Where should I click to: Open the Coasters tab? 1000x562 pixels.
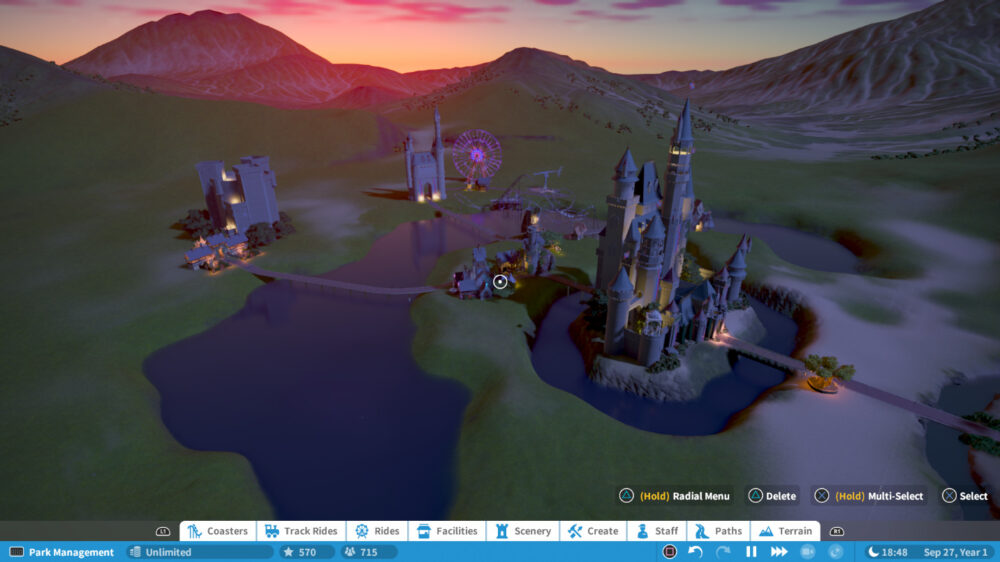coord(218,531)
